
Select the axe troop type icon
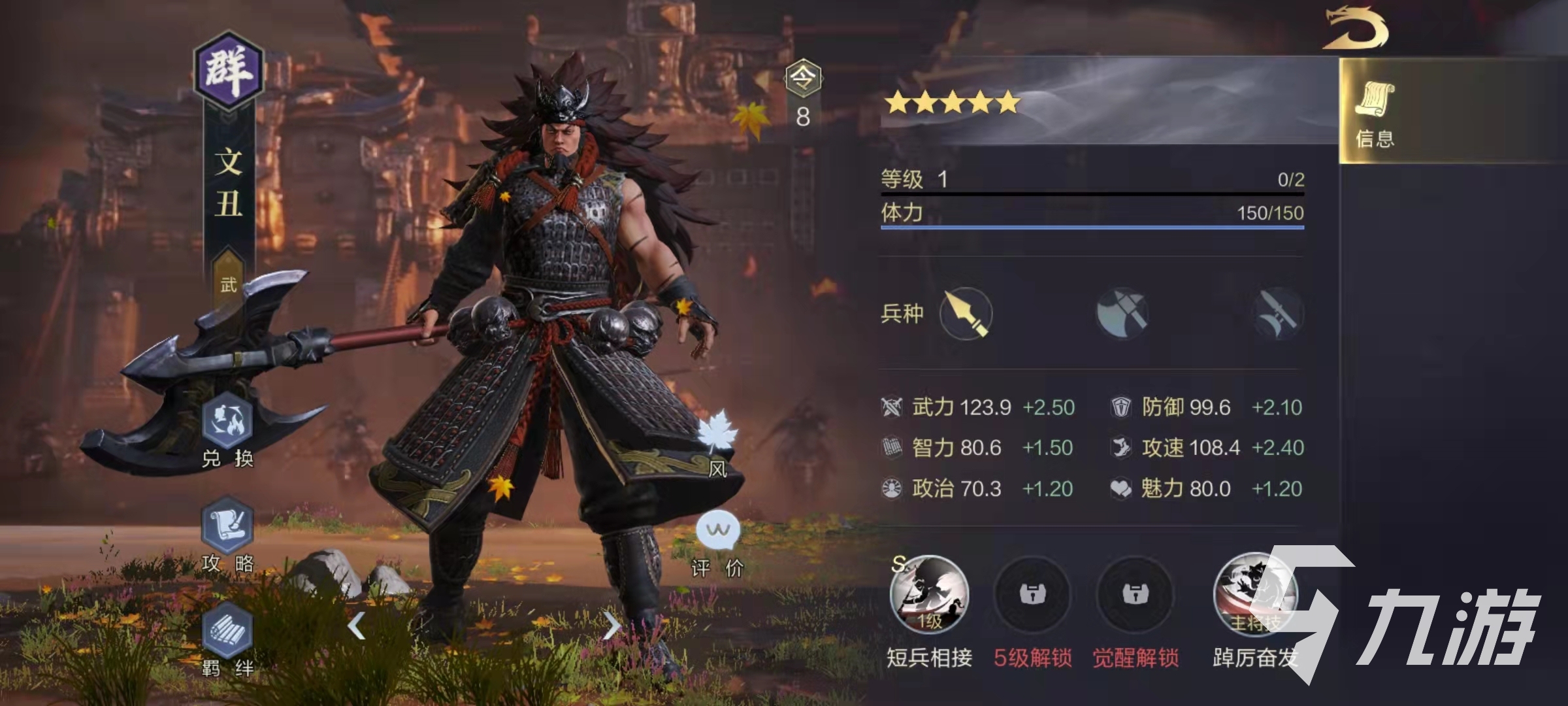click(1122, 314)
